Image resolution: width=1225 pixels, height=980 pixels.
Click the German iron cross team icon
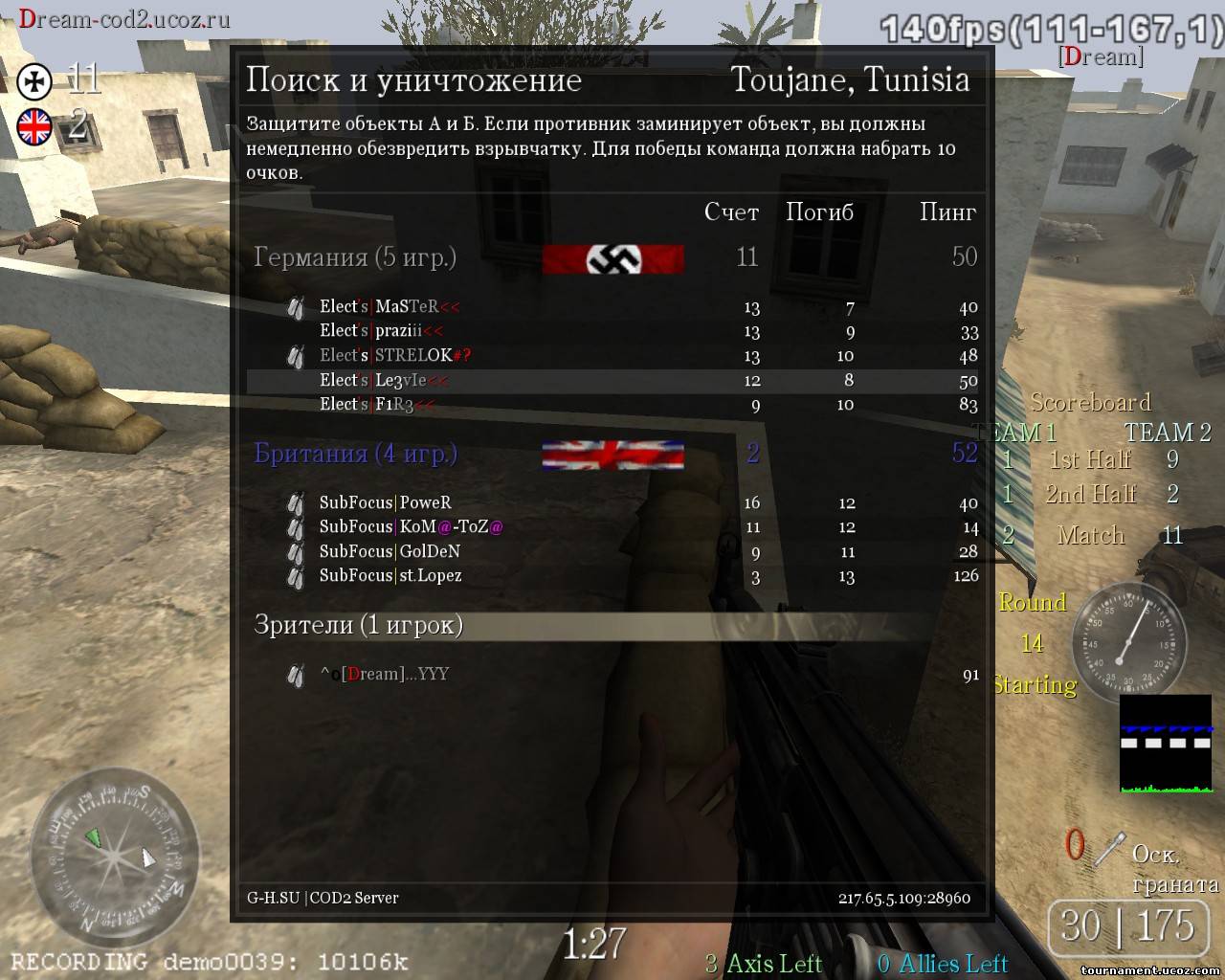[x=35, y=82]
